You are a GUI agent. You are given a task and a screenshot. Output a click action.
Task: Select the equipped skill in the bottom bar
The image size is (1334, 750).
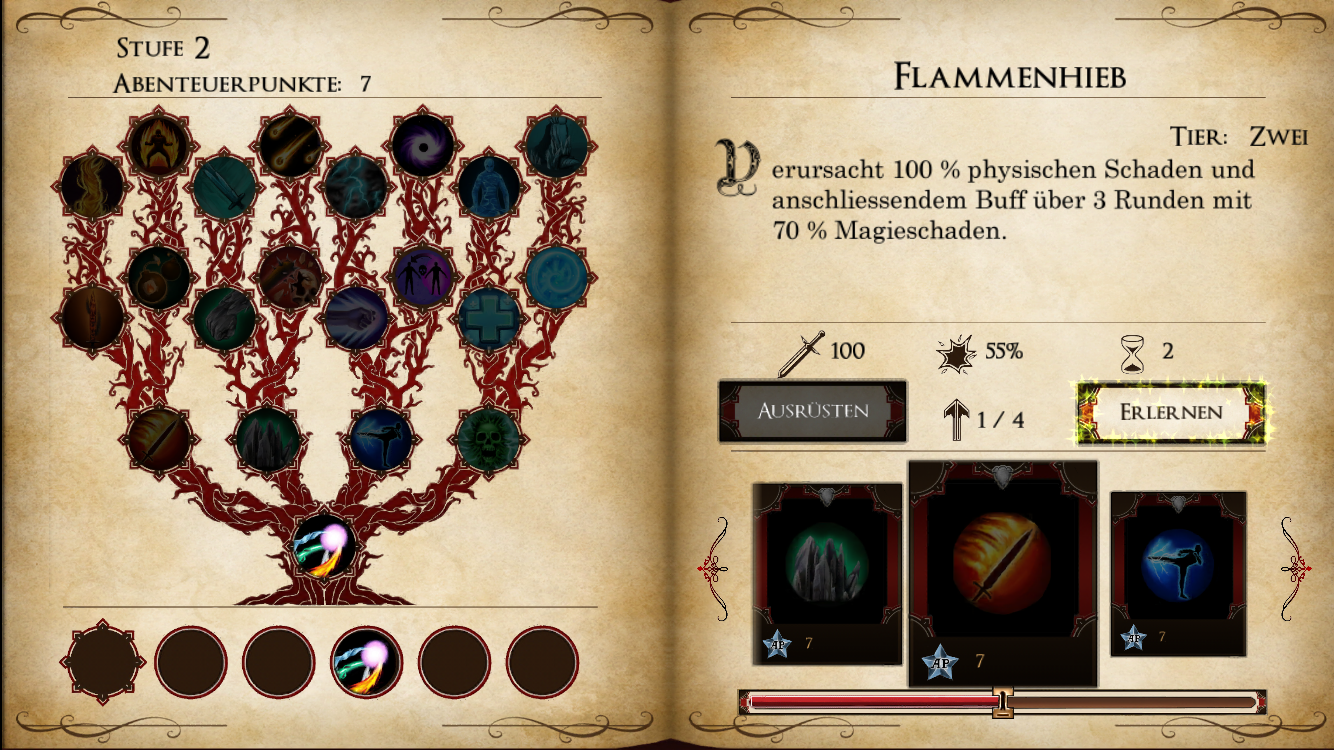(x=366, y=662)
